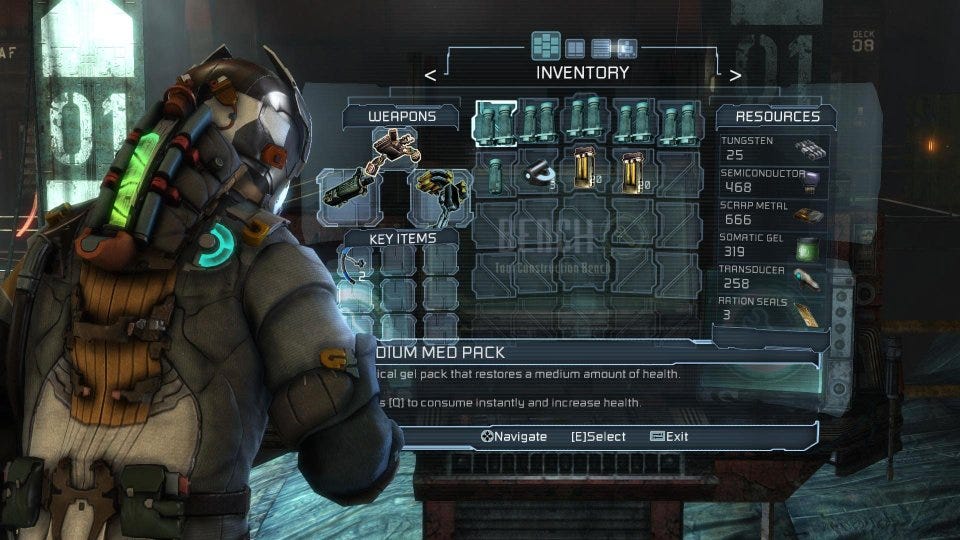Choose the Scrap Metal resource row
Screen dimensions: 960x540
point(773,214)
